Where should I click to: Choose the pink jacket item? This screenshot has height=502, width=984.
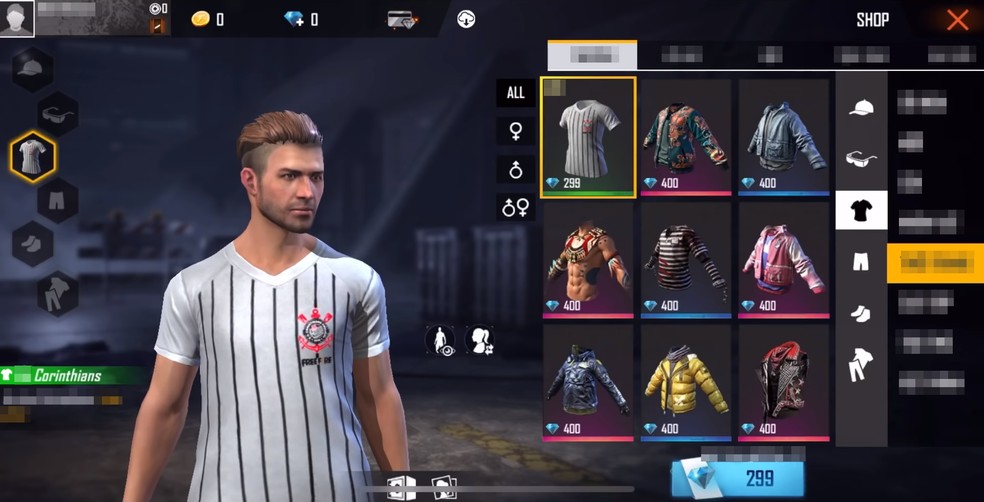click(x=784, y=259)
